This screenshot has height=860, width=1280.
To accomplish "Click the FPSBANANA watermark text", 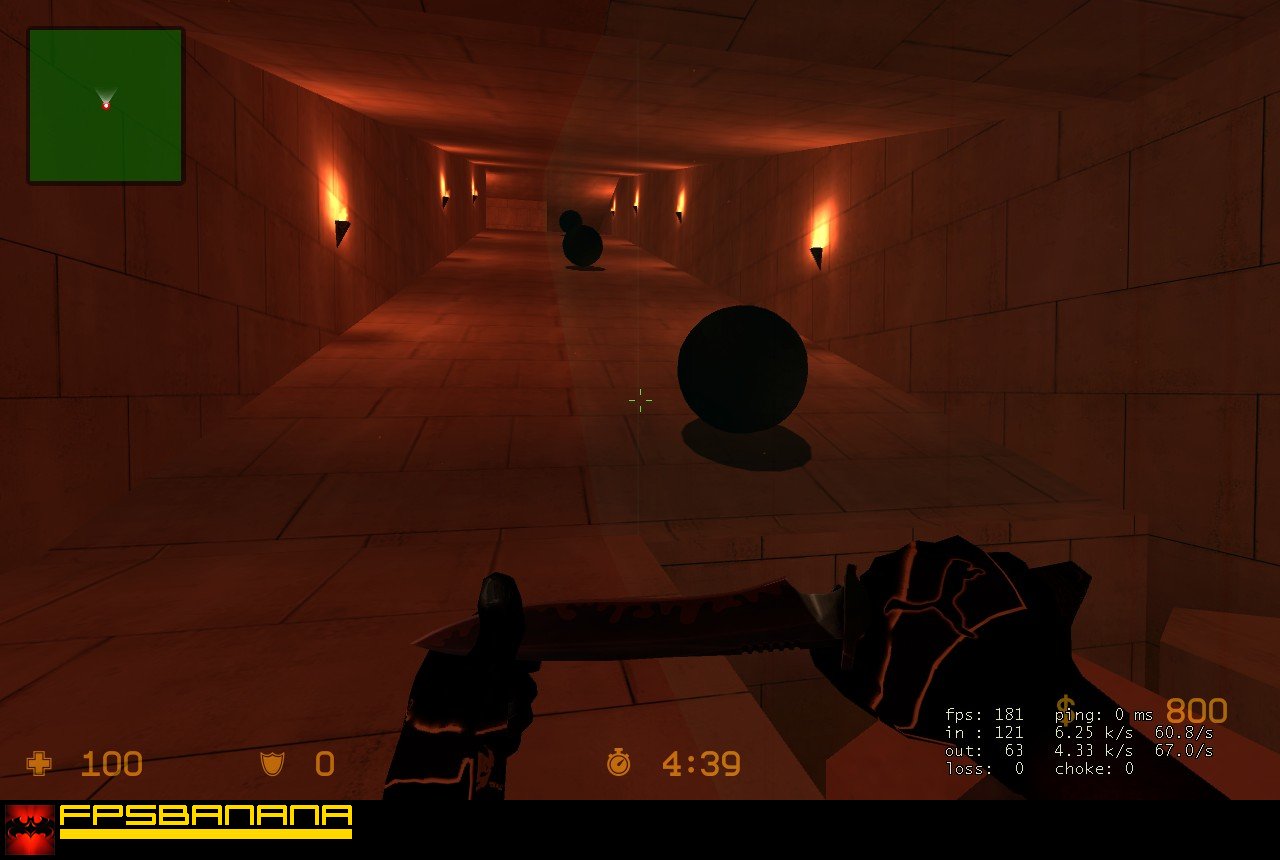I will pyautogui.click(x=205, y=814).
